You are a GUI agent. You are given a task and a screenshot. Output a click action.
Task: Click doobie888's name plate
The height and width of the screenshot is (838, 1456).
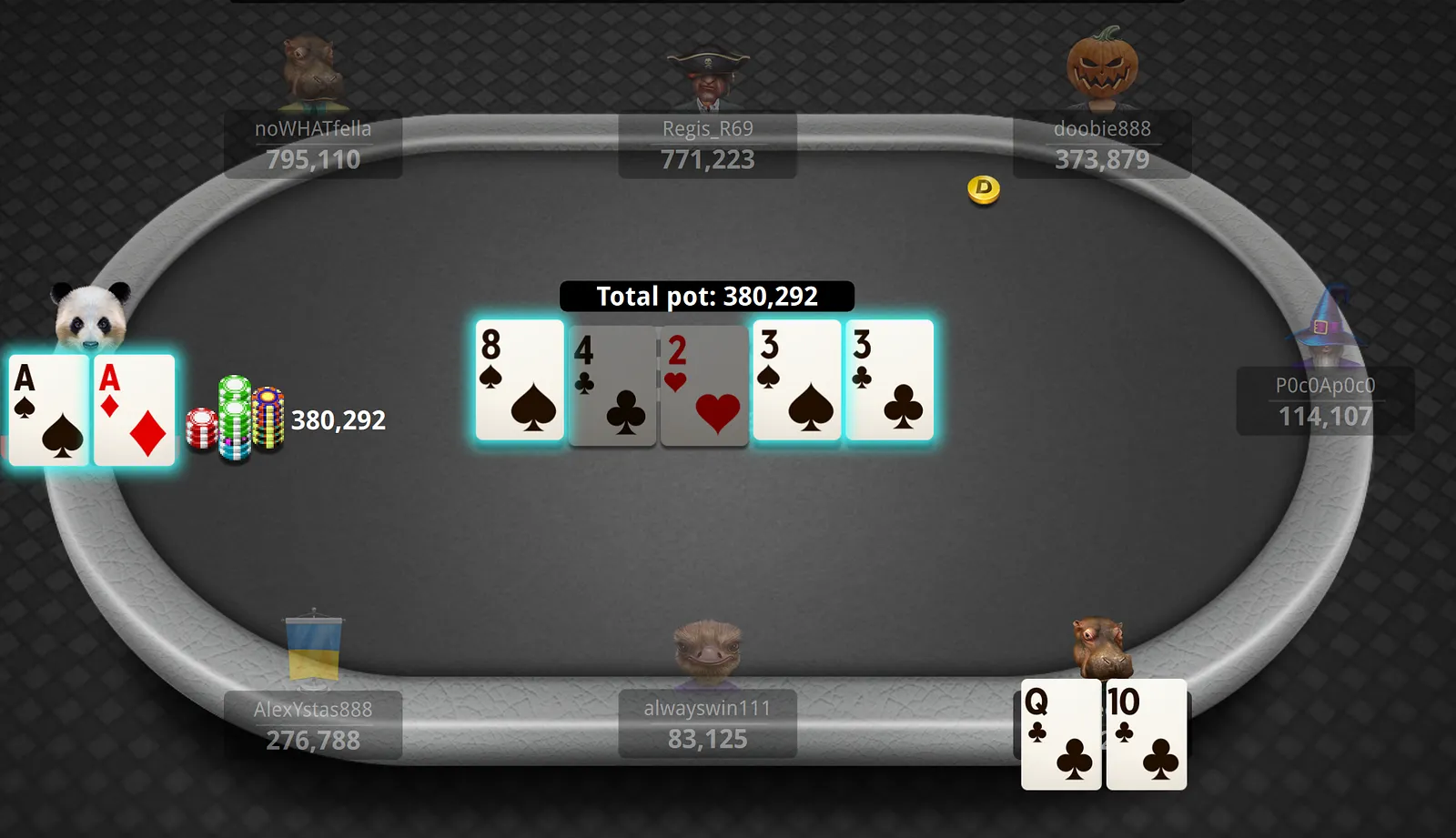coord(1101,145)
